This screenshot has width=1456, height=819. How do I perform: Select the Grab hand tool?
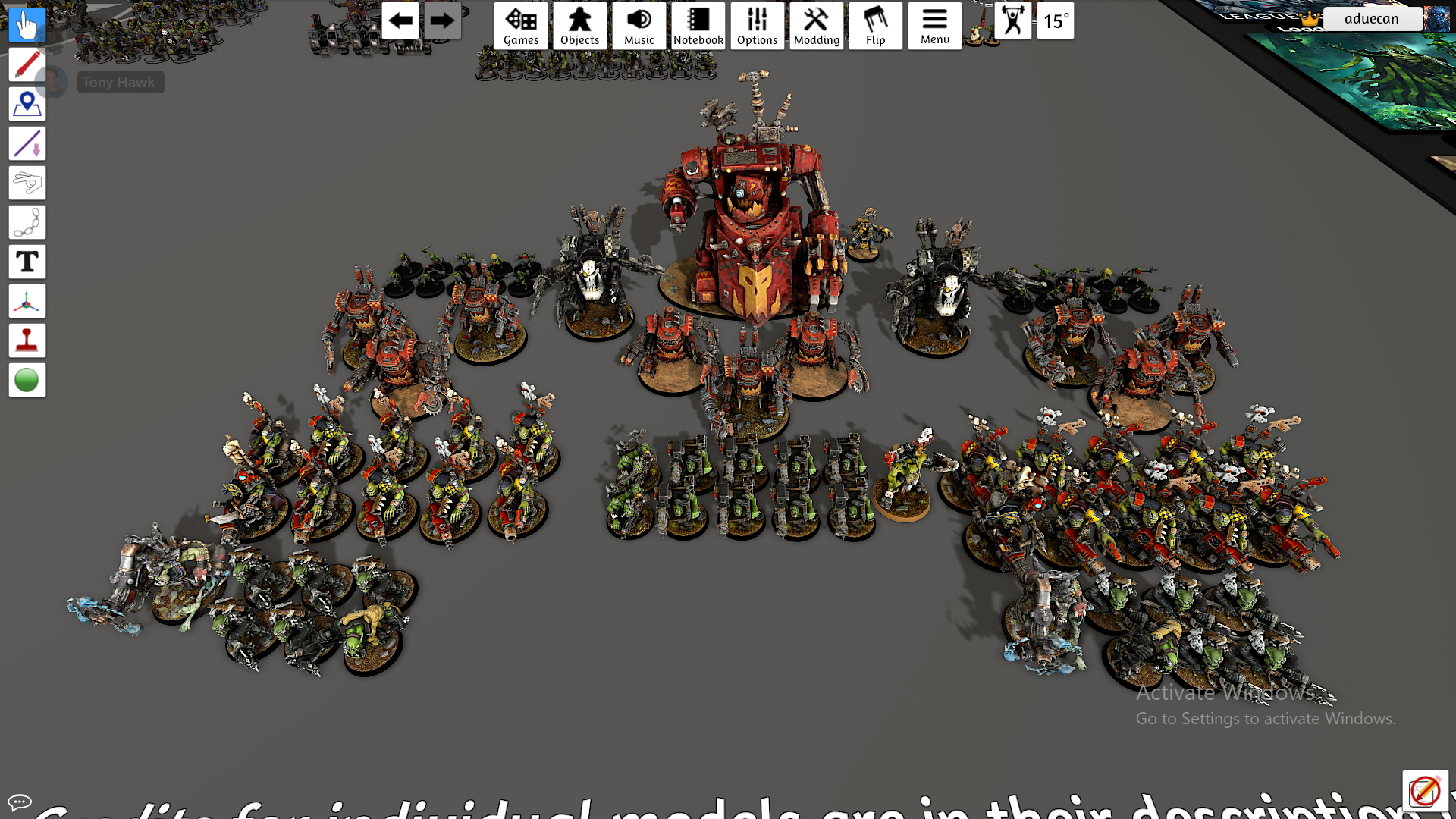tap(27, 25)
